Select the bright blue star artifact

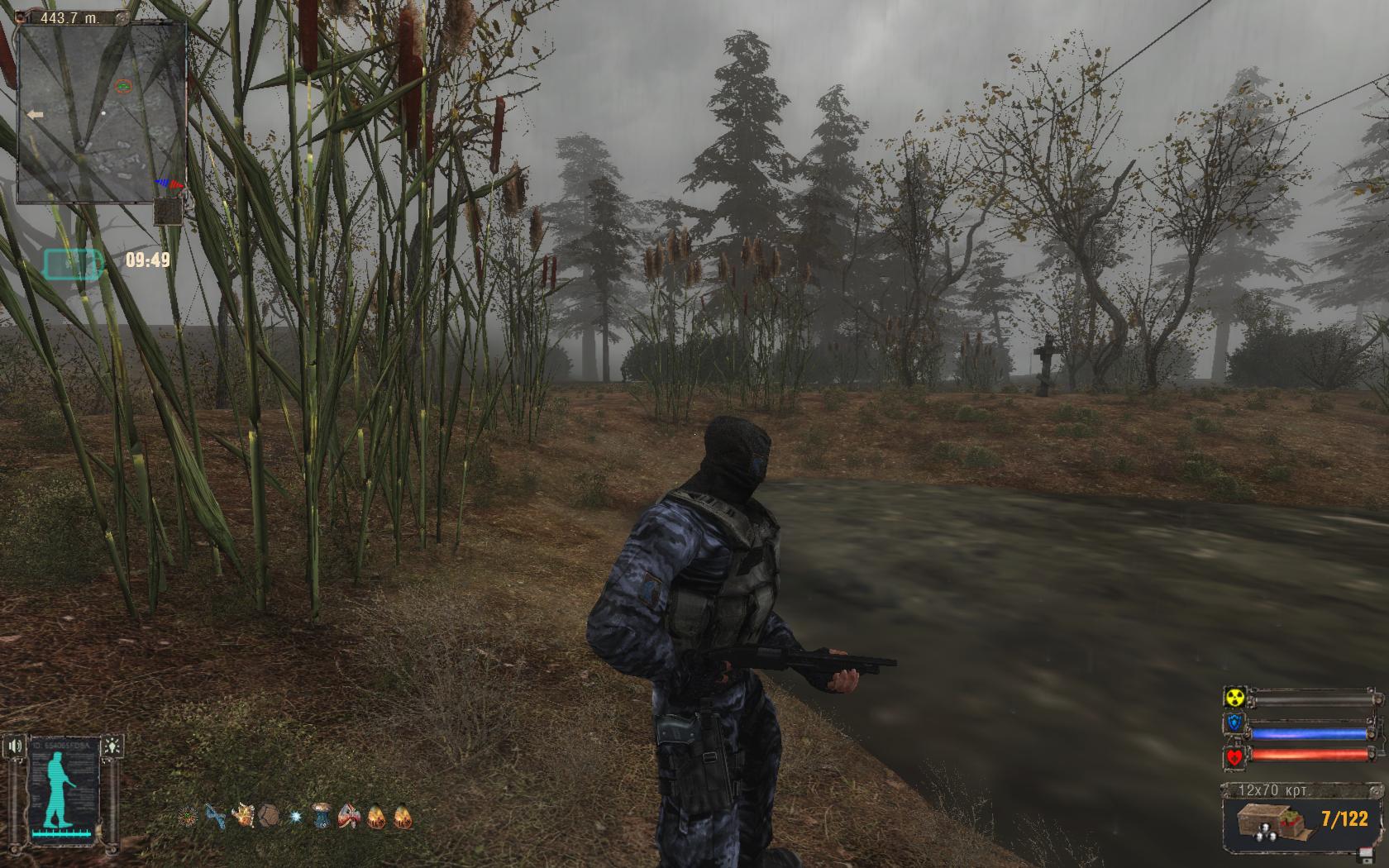(x=295, y=817)
